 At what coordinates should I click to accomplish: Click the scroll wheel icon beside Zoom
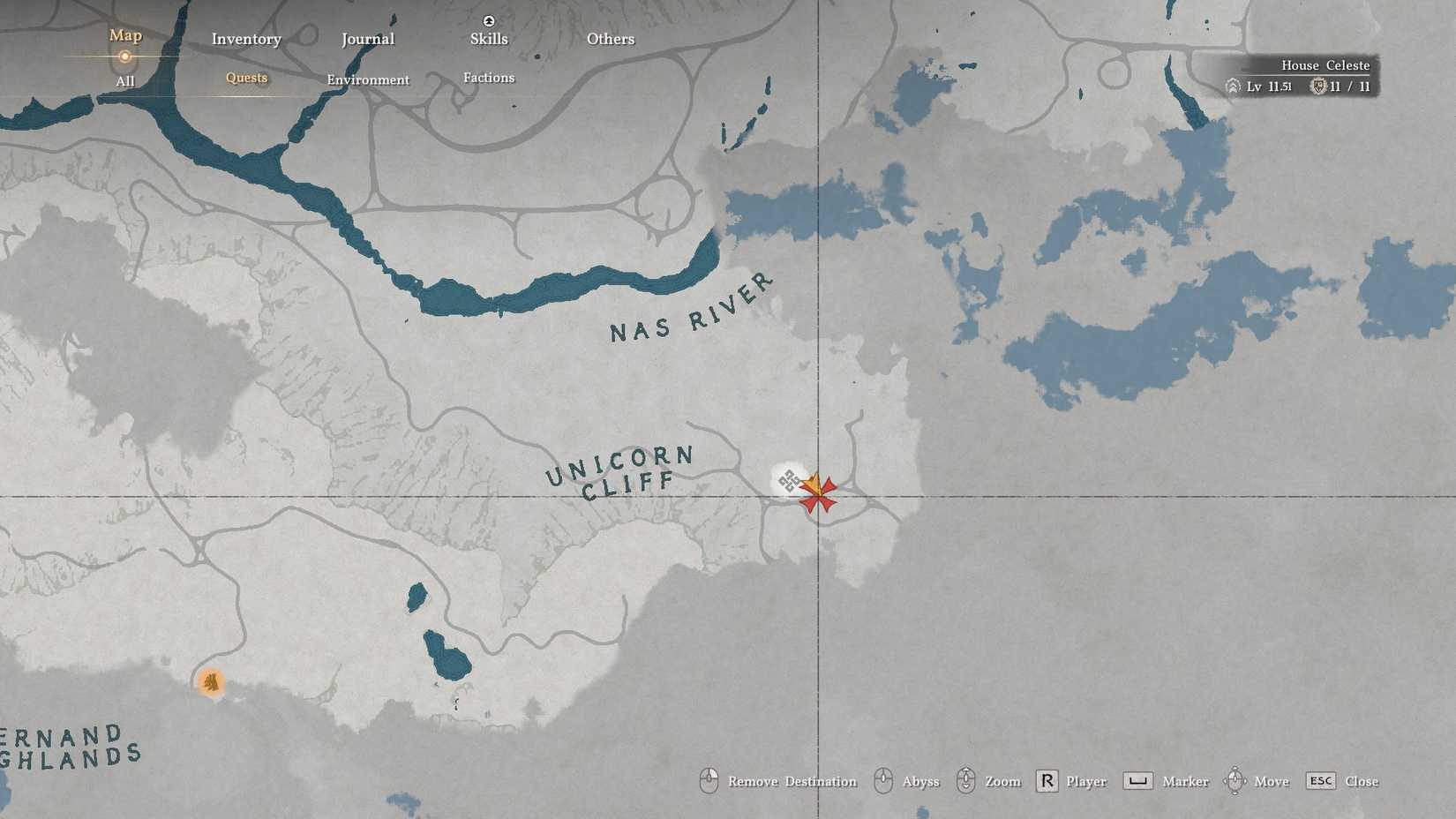pyautogui.click(x=967, y=781)
